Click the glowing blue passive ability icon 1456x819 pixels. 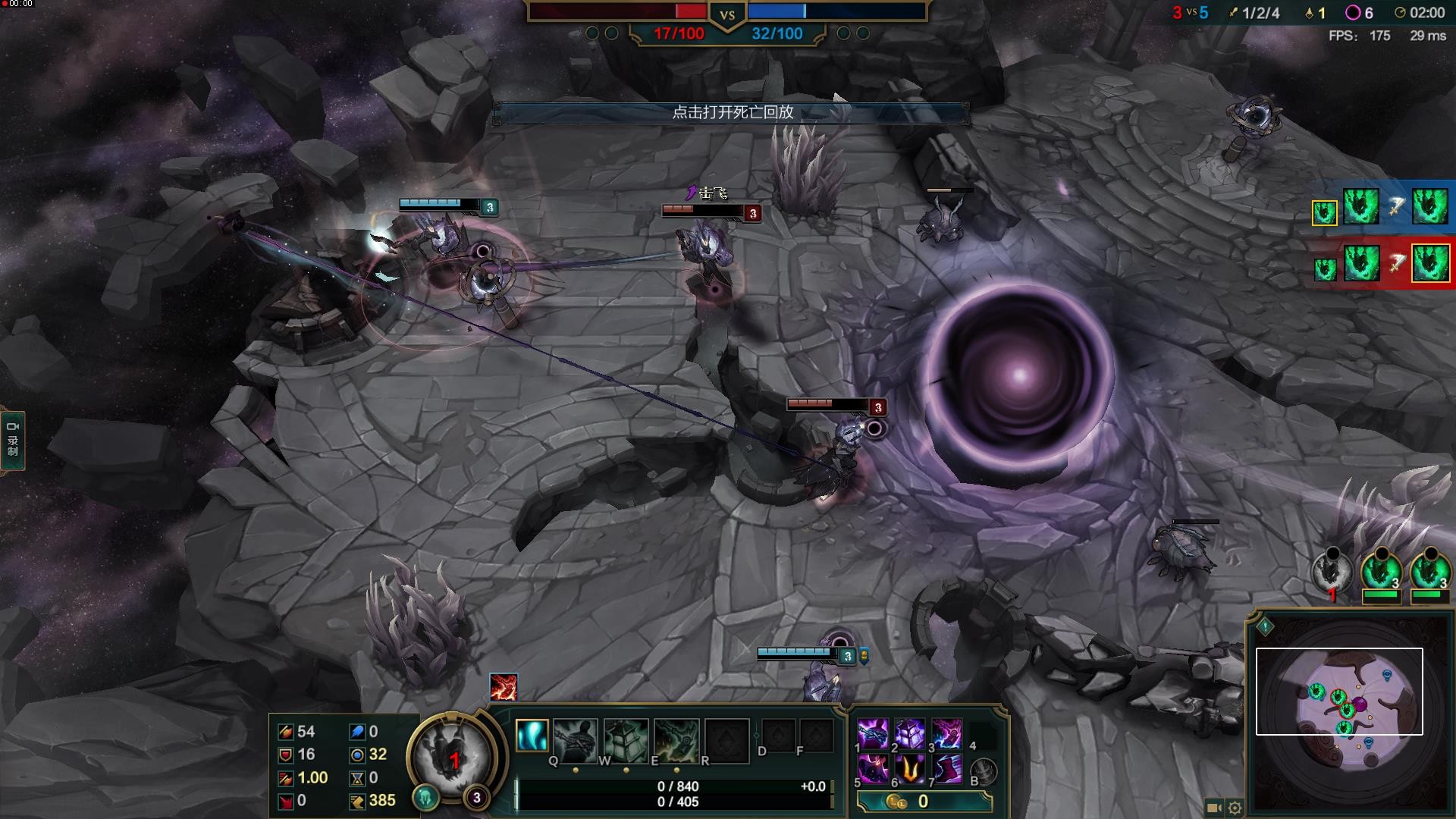point(532,735)
